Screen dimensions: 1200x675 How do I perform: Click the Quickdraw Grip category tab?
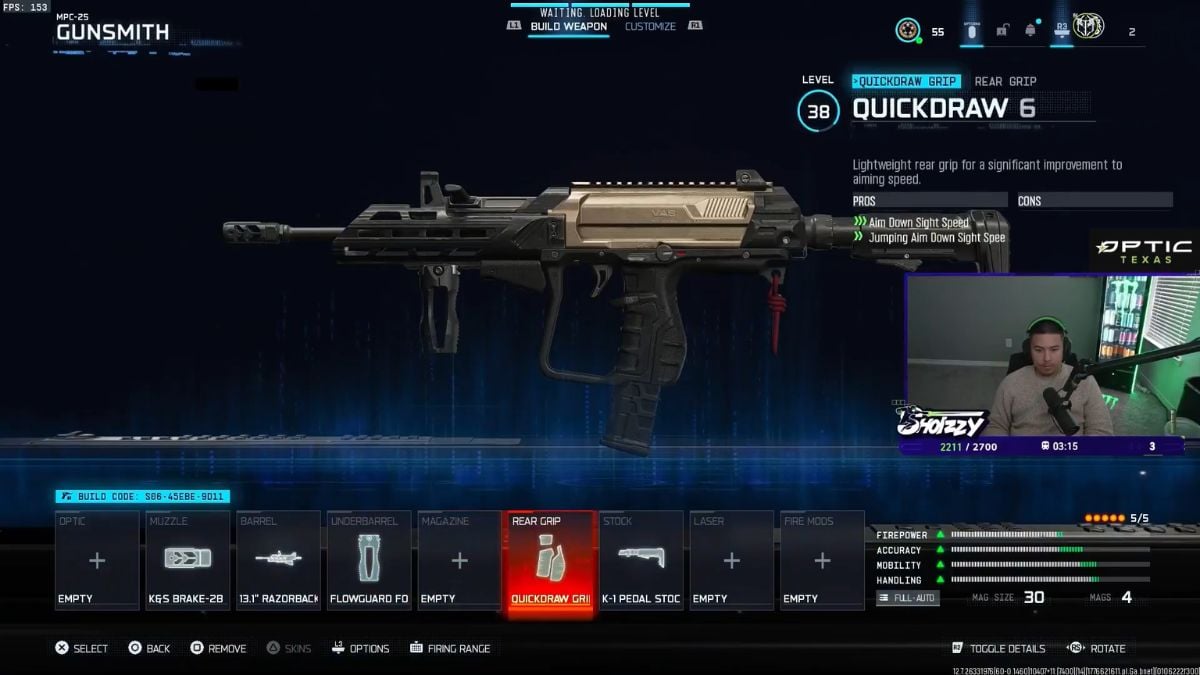pyautogui.click(x=906, y=81)
